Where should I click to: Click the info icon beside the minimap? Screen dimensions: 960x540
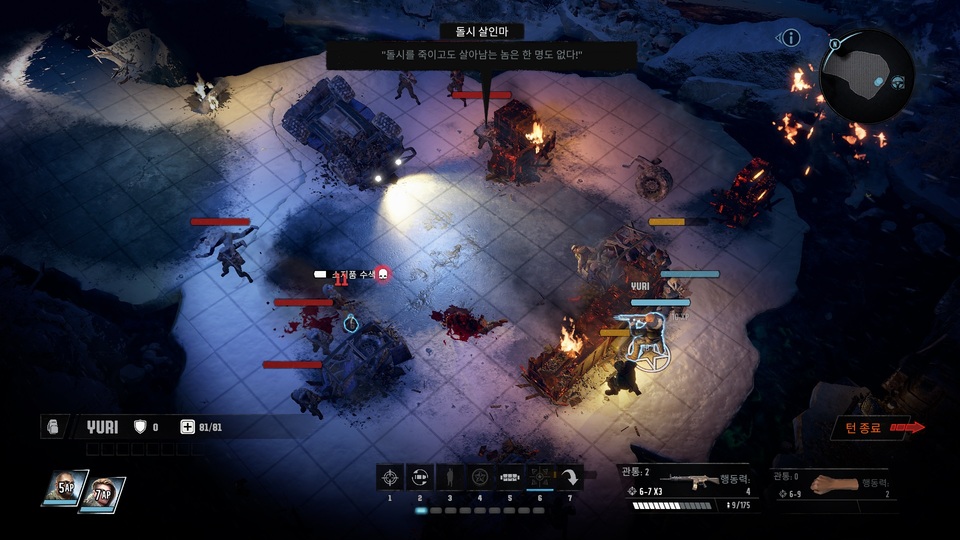(x=791, y=38)
